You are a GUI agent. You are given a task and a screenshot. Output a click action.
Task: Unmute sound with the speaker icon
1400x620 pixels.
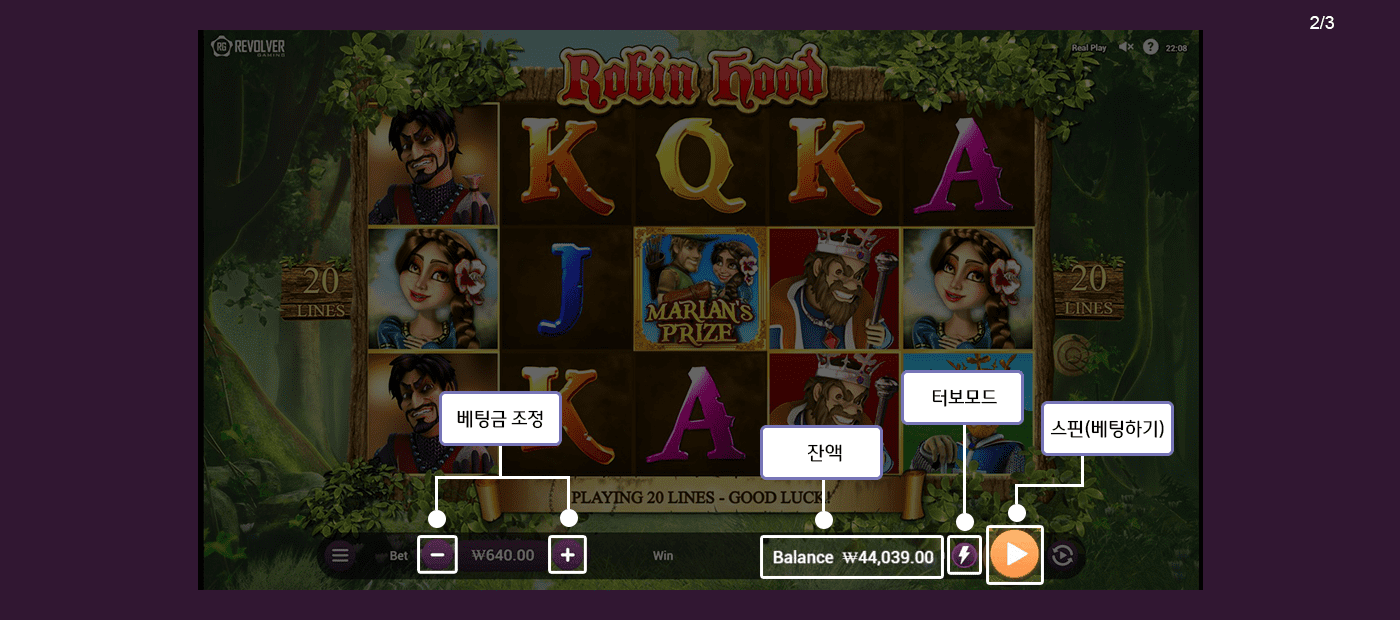tap(1126, 47)
